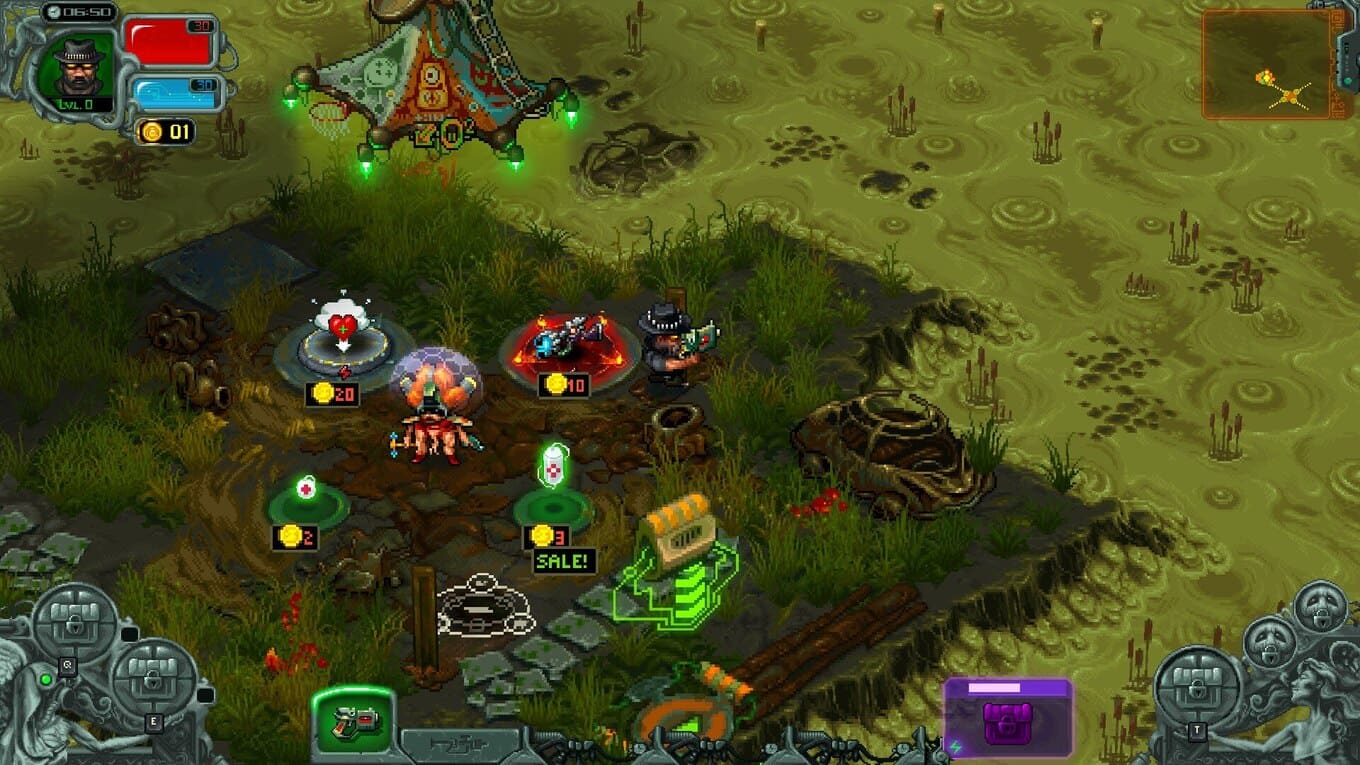This screenshot has height=765, width=1360.
Task: Open the minimap in the corner
Action: pos(1268,65)
